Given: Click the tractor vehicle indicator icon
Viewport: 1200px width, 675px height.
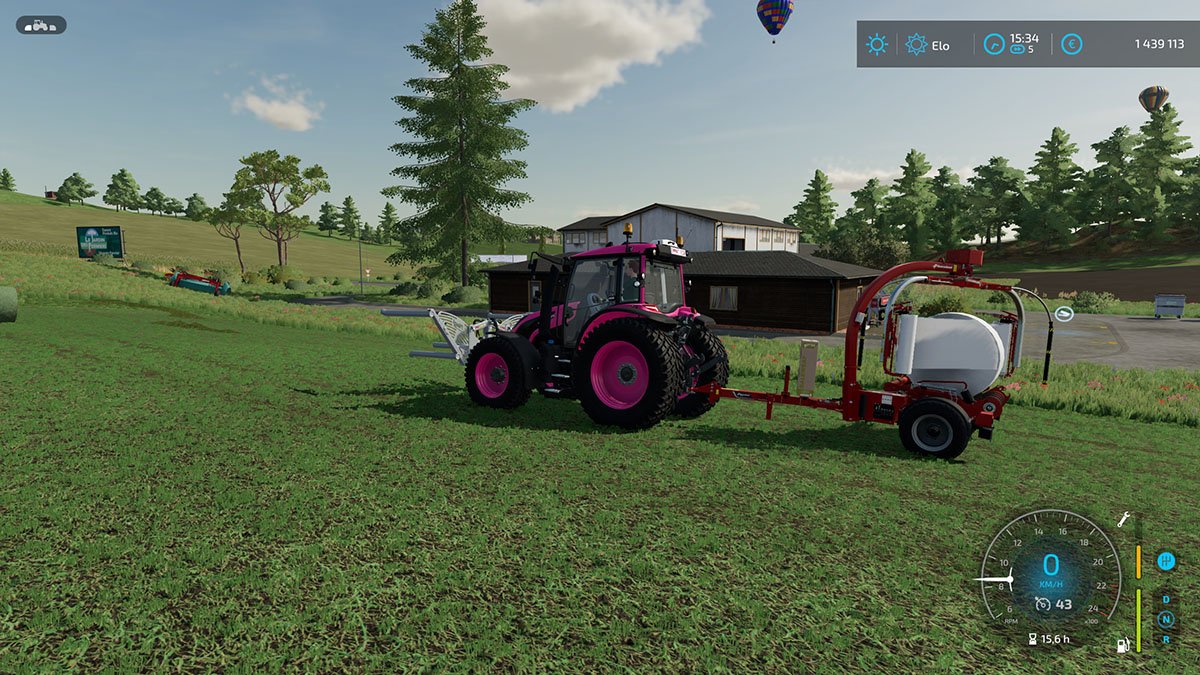Looking at the screenshot, I should (x=41, y=25).
